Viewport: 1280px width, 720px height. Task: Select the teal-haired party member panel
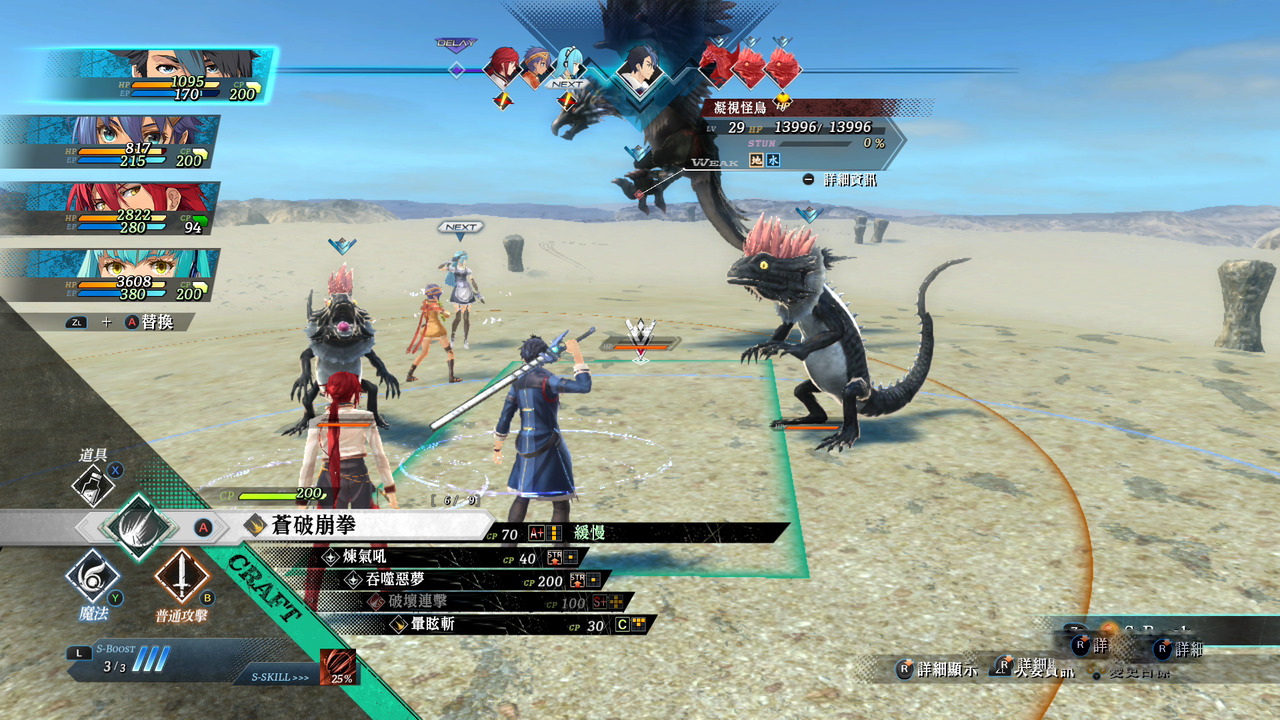tap(110, 275)
